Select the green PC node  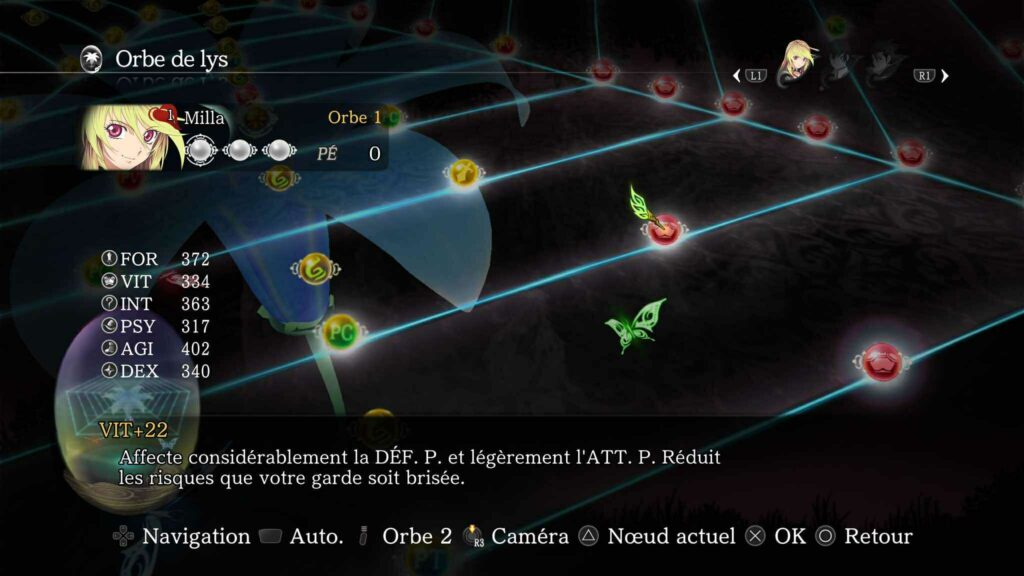pos(341,330)
